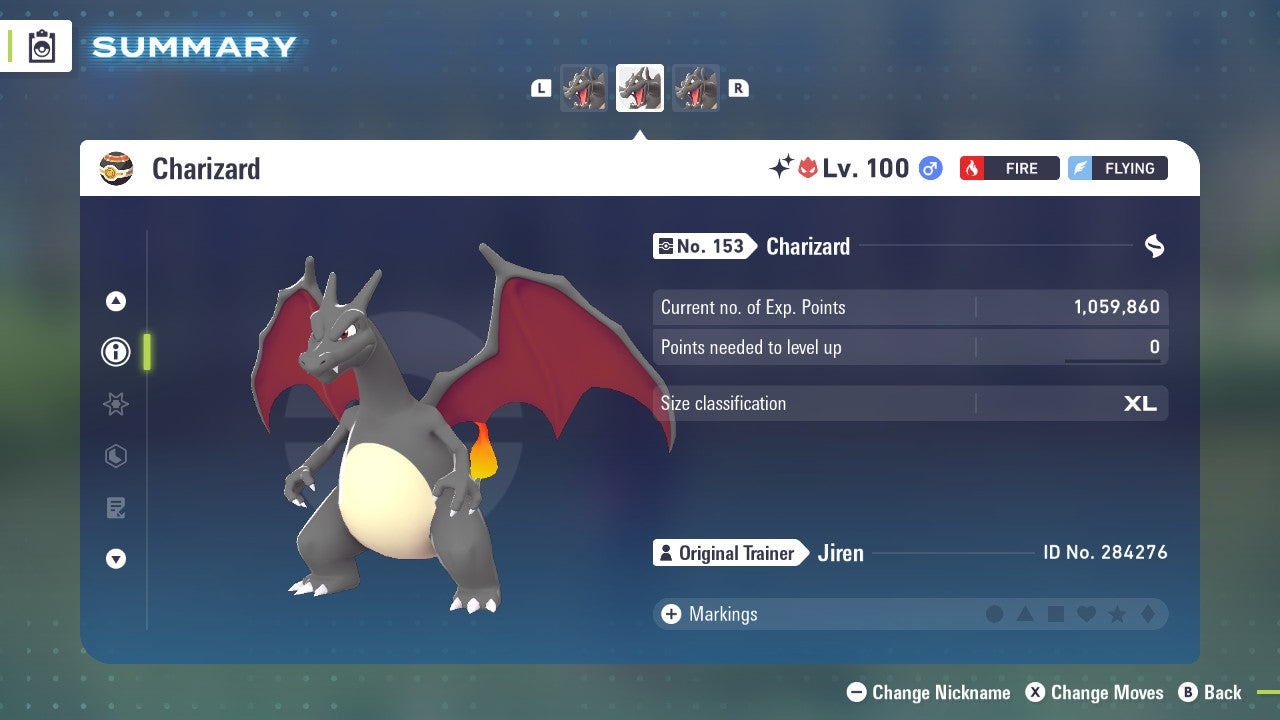
Task: Click the down arrow to next page
Action: click(115, 560)
